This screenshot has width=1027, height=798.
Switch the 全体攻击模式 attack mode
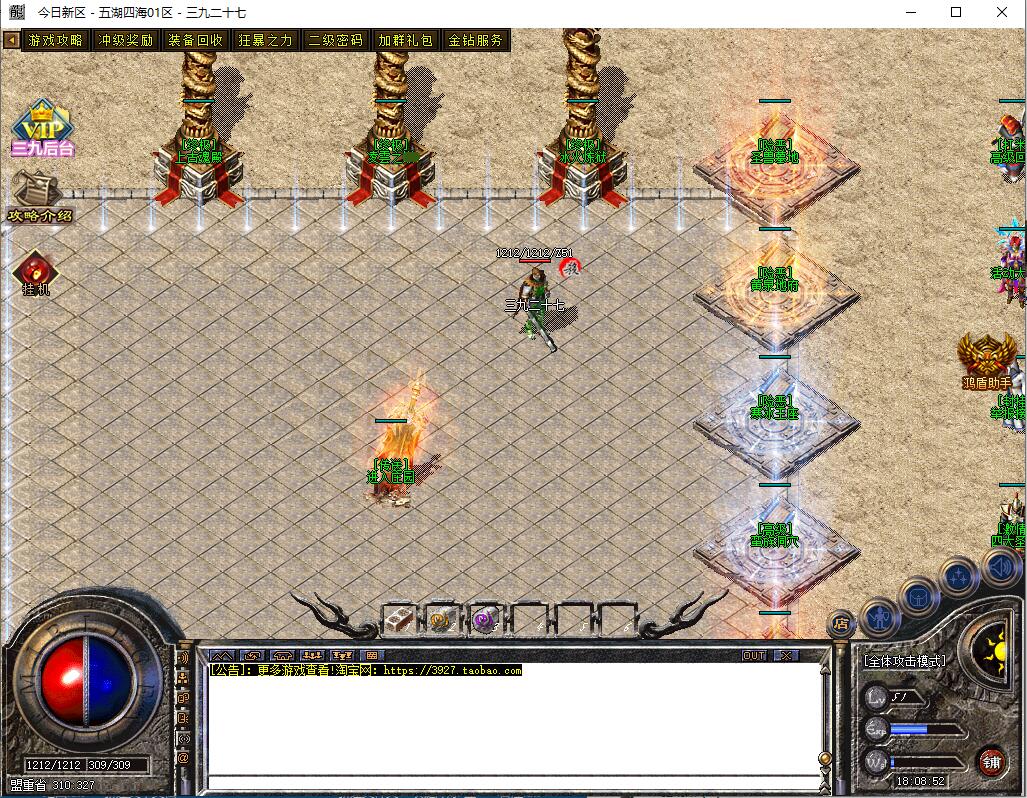pos(905,661)
